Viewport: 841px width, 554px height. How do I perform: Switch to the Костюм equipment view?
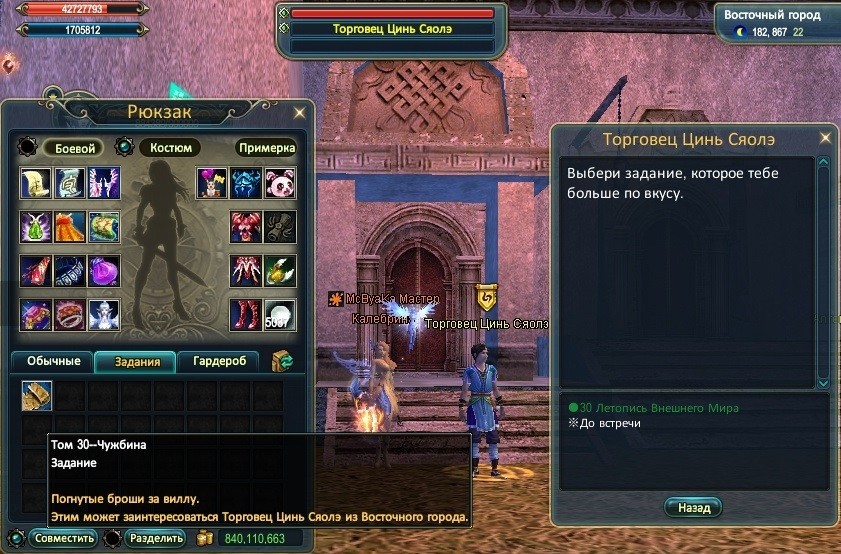click(170, 148)
